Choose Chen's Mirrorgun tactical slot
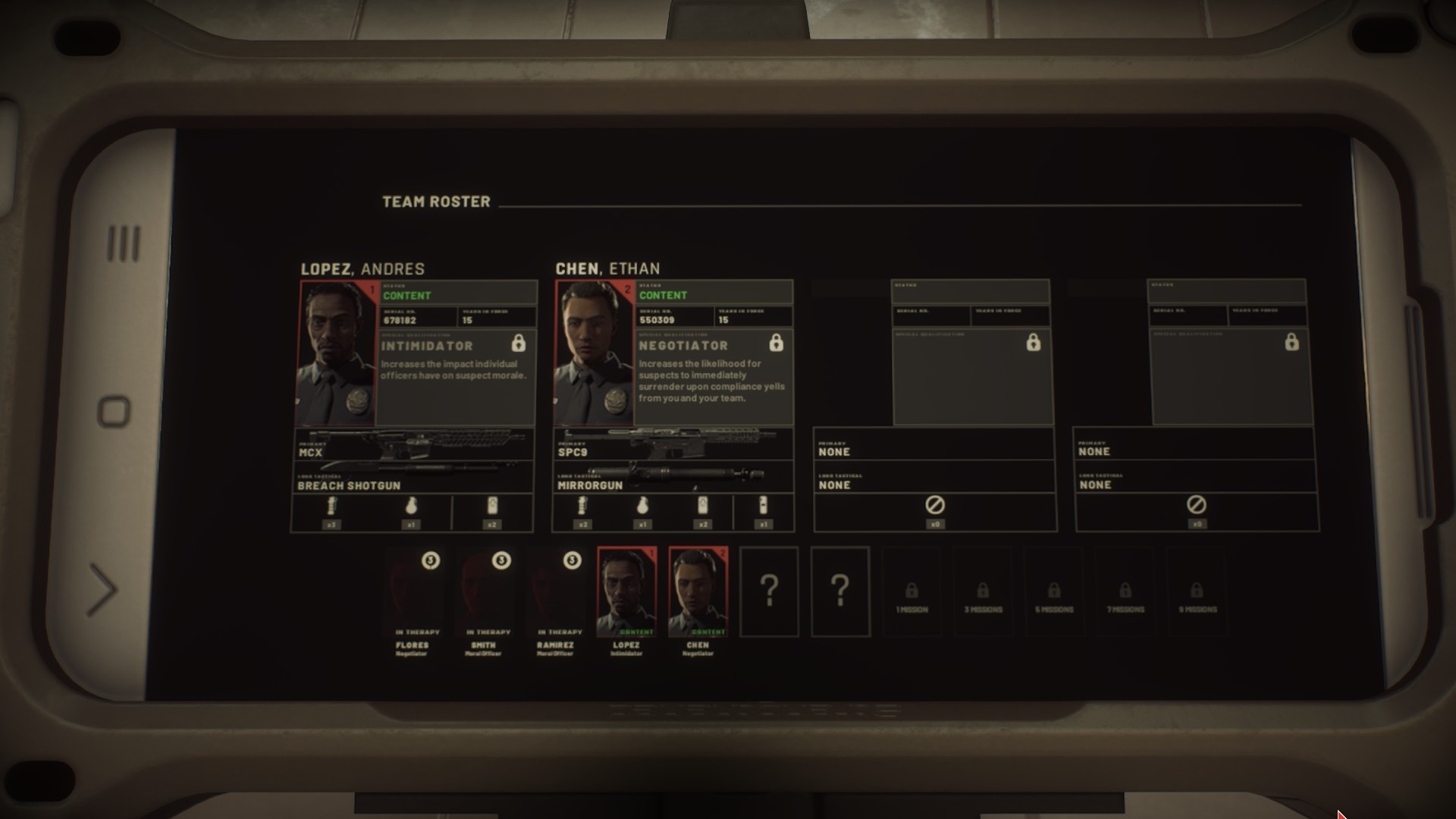Screen dimensions: 1456x819 click(x=673, y=478)
